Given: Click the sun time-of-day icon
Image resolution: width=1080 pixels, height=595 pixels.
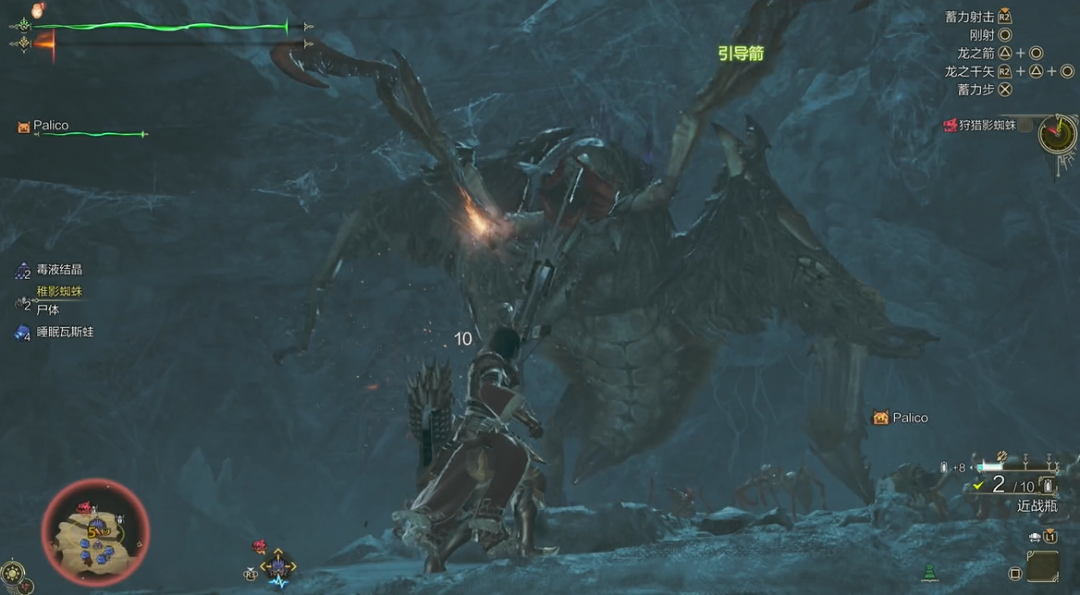Looking at the screenshot, I should [x=12, y=572].
